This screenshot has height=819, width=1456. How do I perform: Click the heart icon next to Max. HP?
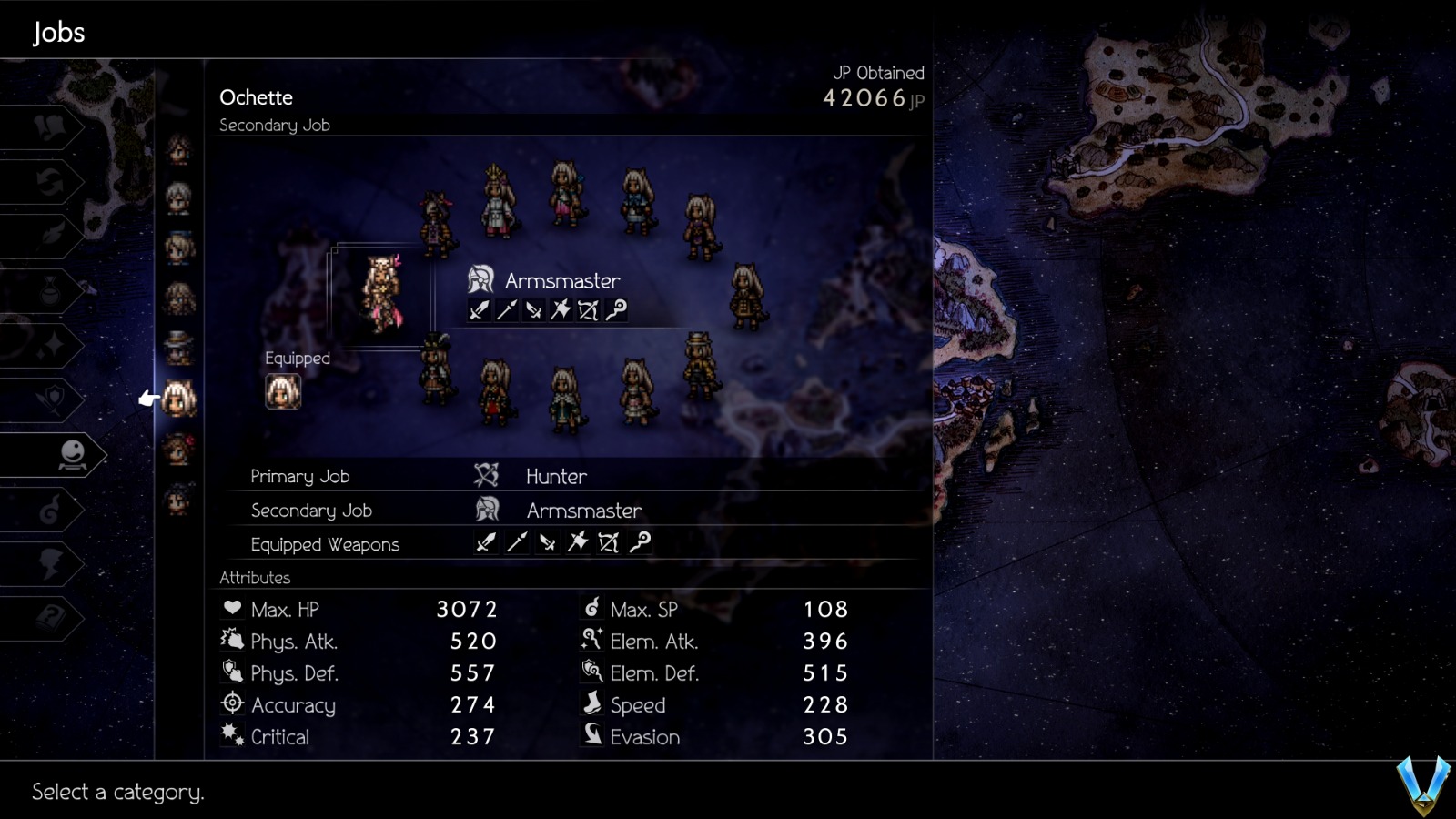coord(233,608)
